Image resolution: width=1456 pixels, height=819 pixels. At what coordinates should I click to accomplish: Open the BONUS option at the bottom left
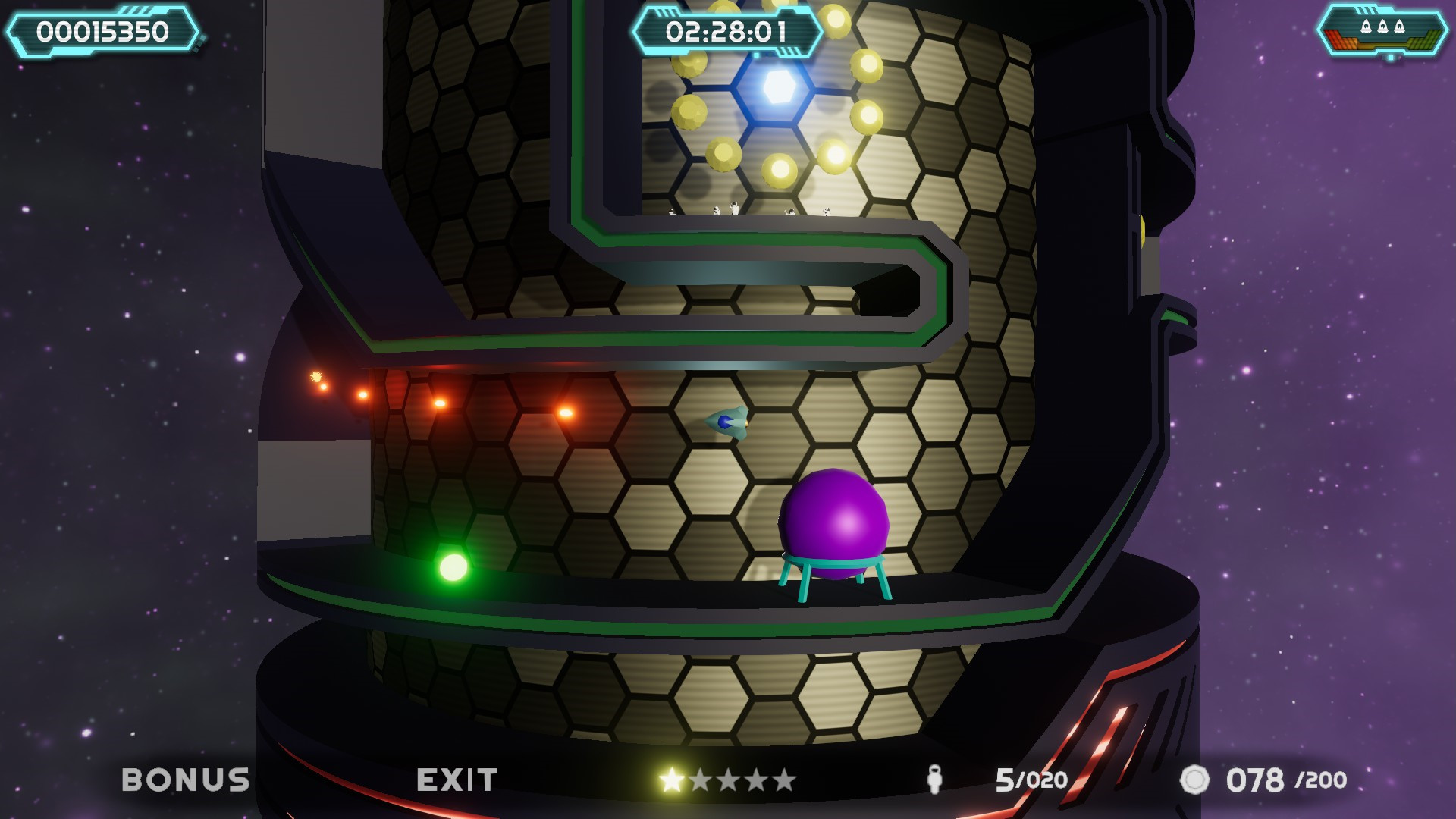pos(186,778)
